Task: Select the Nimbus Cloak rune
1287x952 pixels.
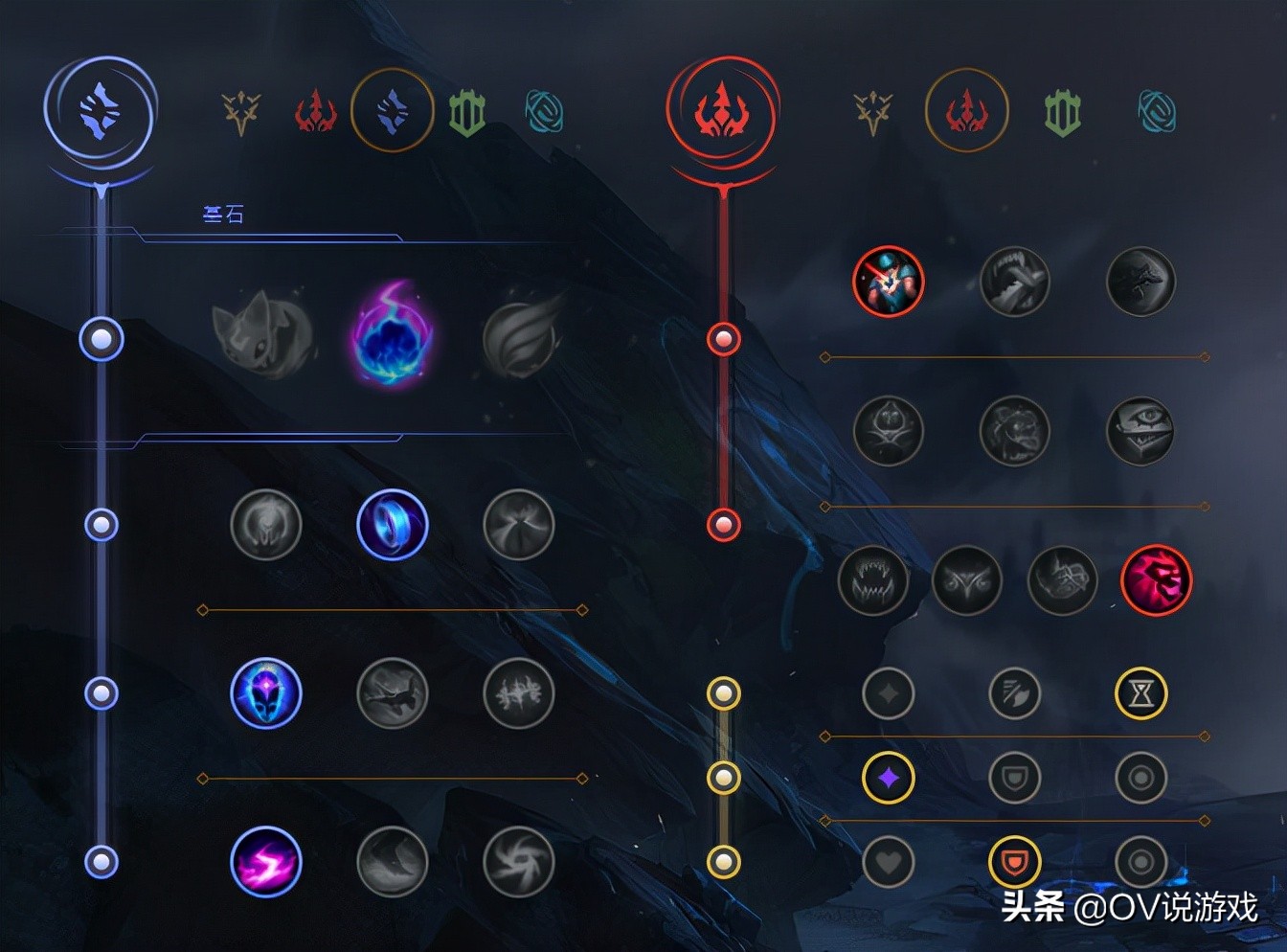Action: pos(517,525)
